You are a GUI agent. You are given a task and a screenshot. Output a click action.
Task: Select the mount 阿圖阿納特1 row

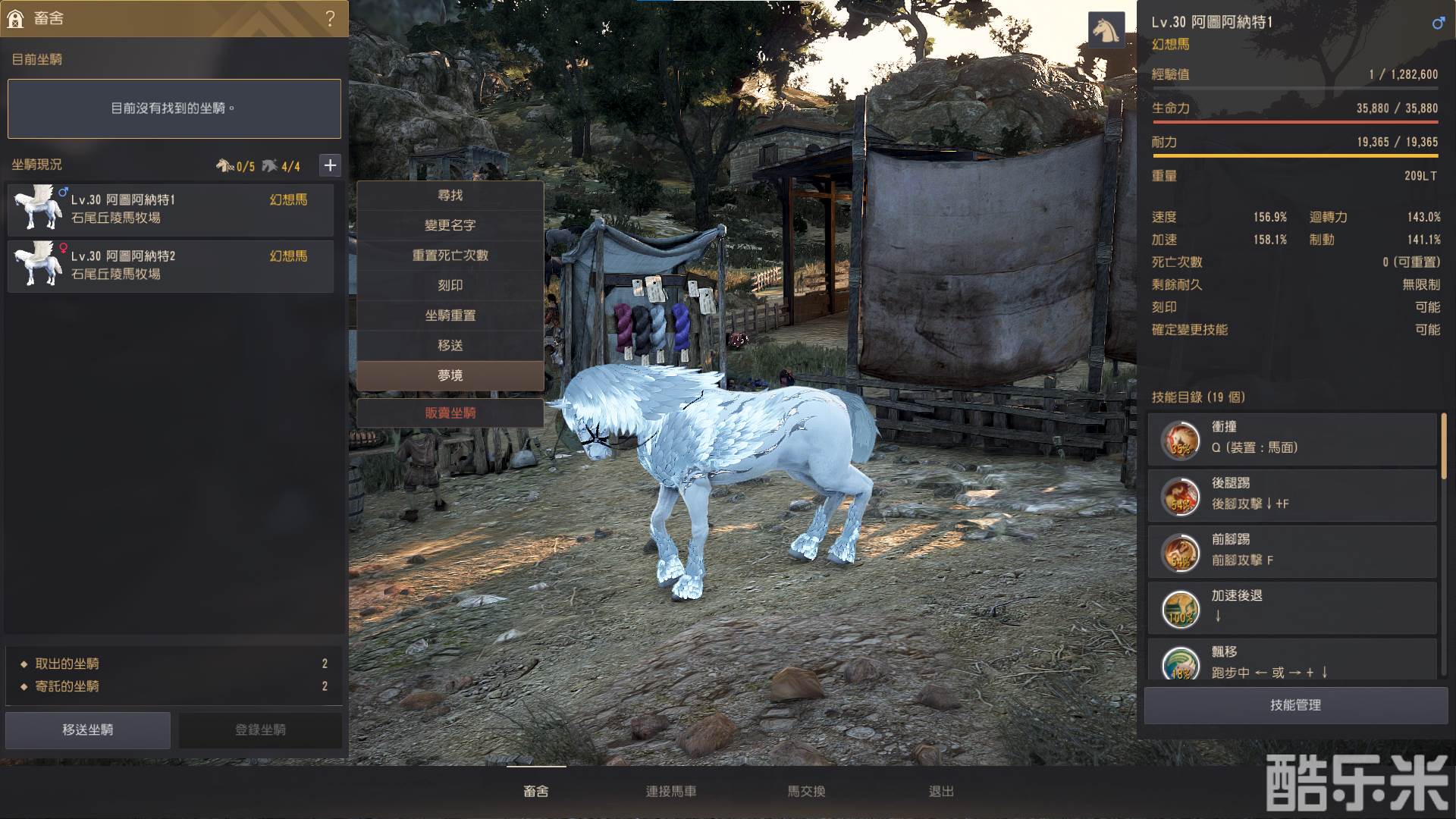(x=171, y=209)
